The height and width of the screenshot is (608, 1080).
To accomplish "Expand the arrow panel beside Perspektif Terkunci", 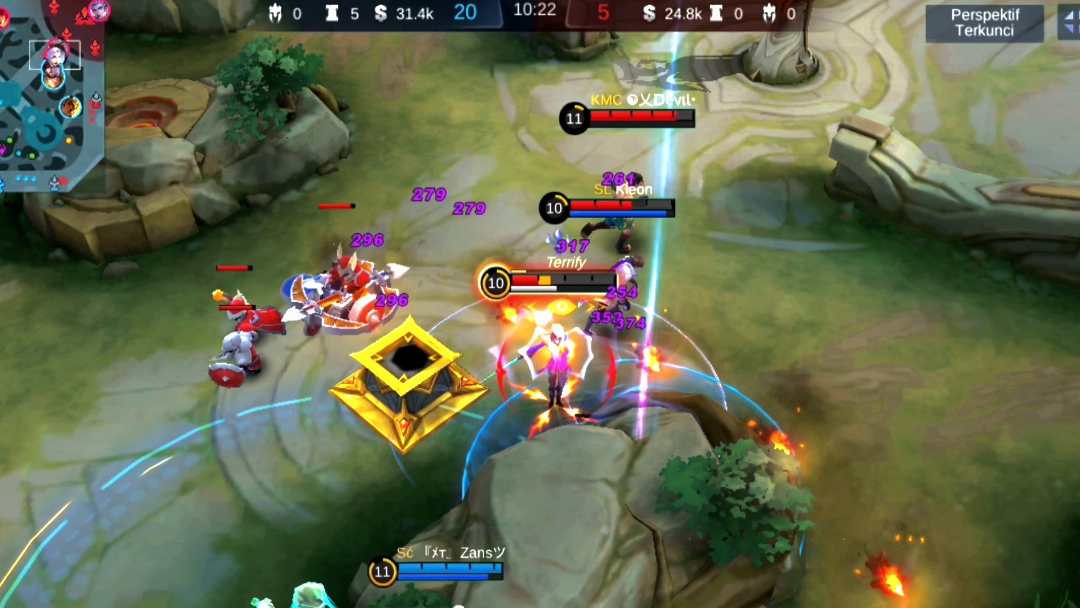I will (x=1068, y=23).
